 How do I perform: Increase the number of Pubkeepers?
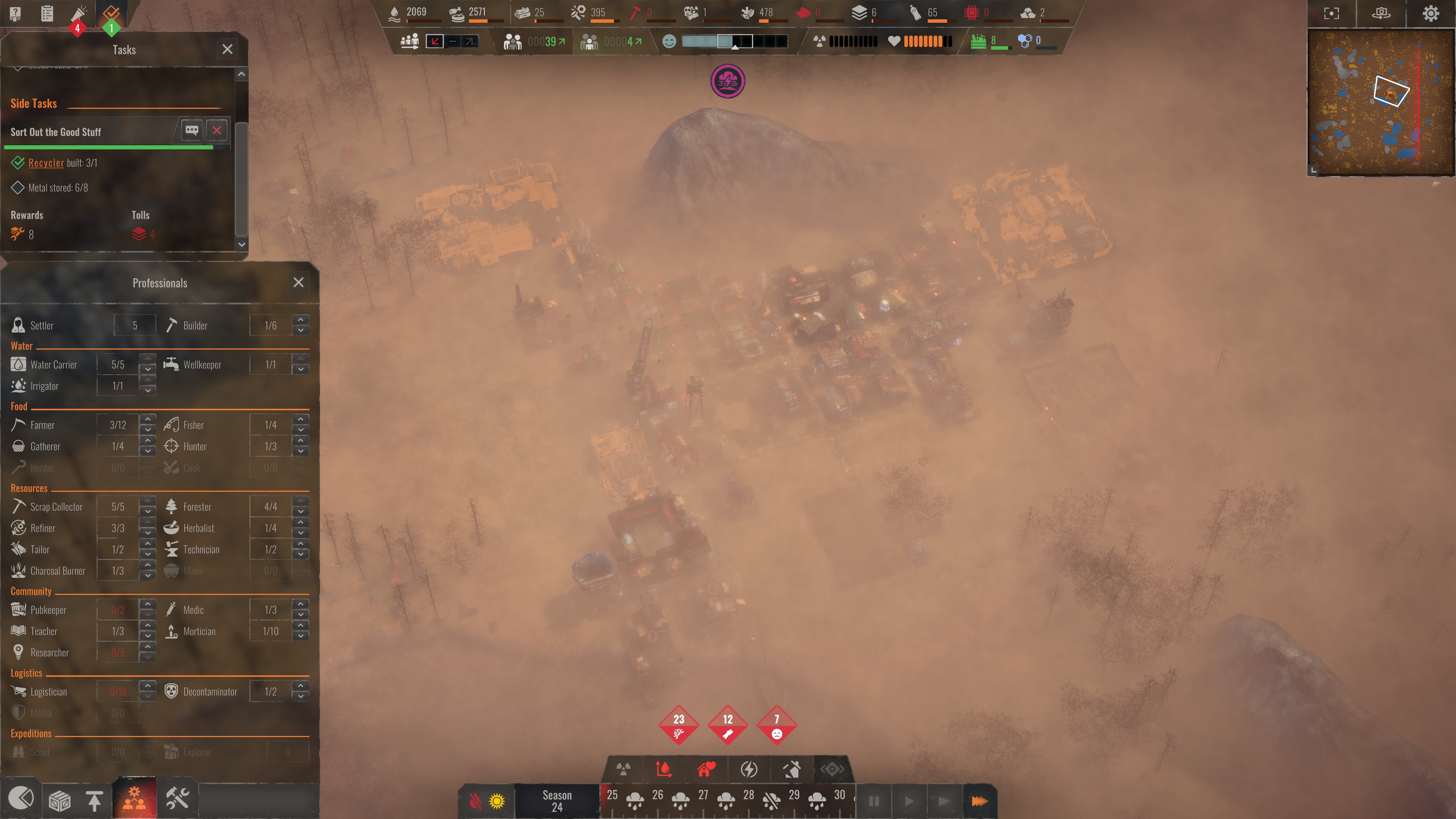click(x=147, y=604)
